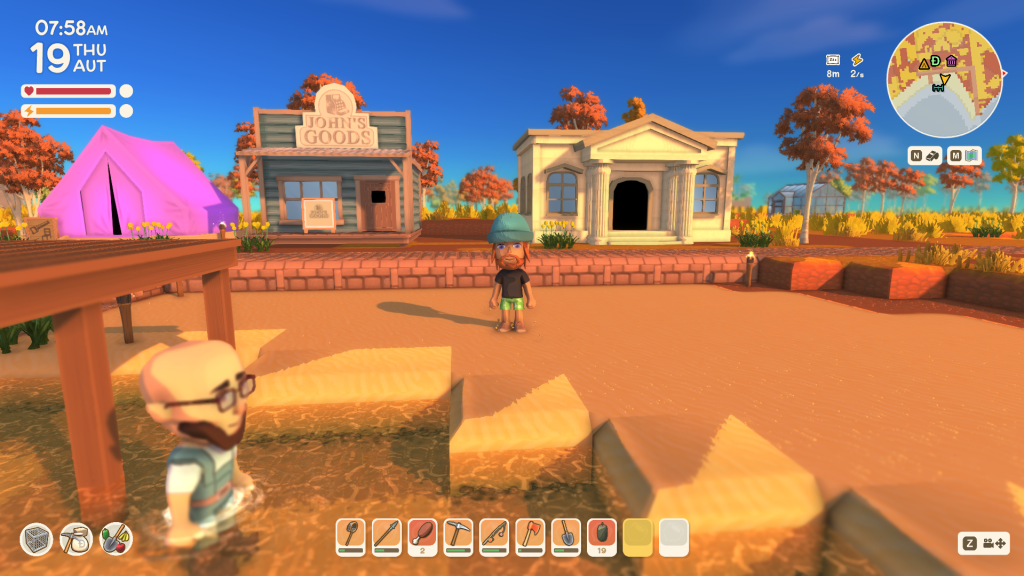Select the shovel hotbar slot

[x=566, y=536]
